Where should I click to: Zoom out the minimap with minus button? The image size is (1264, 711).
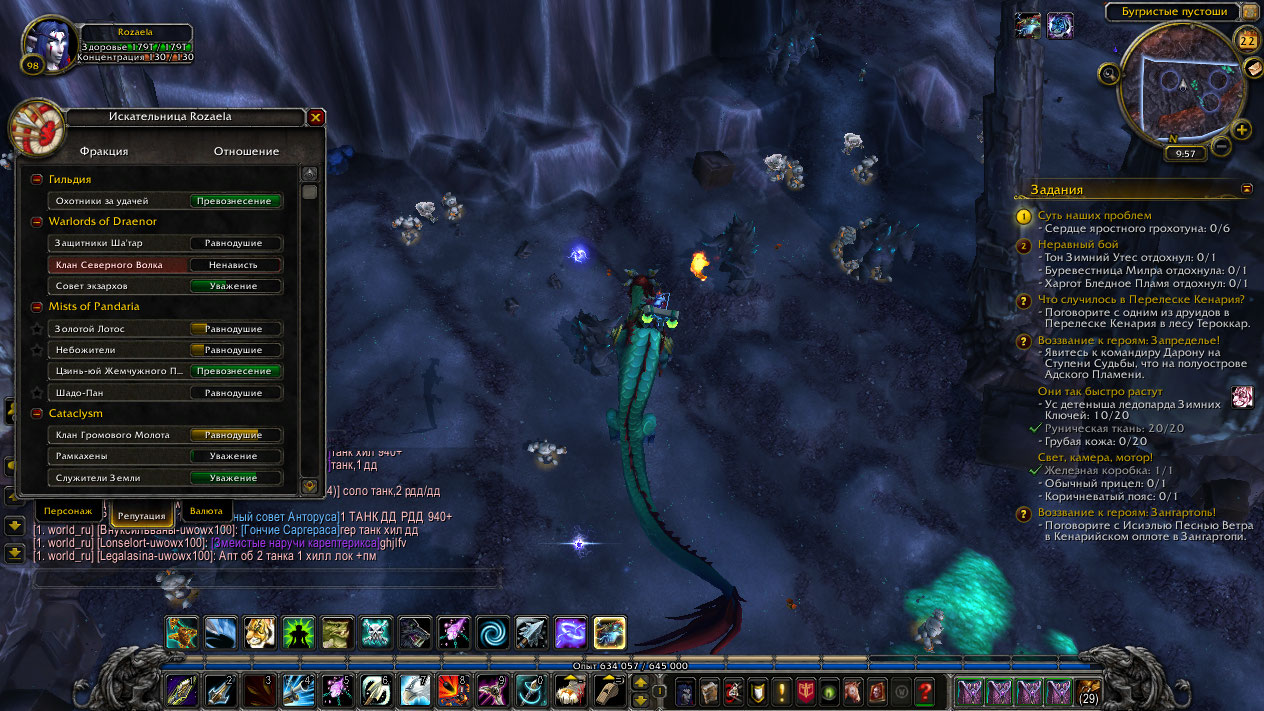pyautogui.click(x=1221, y=146)
